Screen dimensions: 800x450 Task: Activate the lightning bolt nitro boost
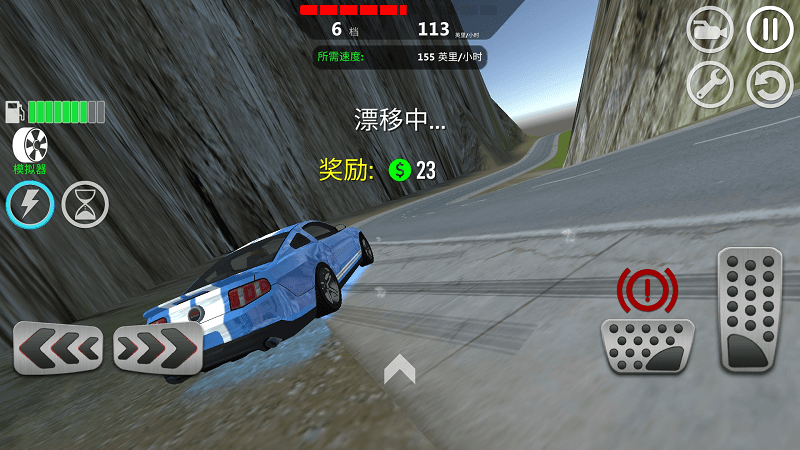[x=30, y=204]
